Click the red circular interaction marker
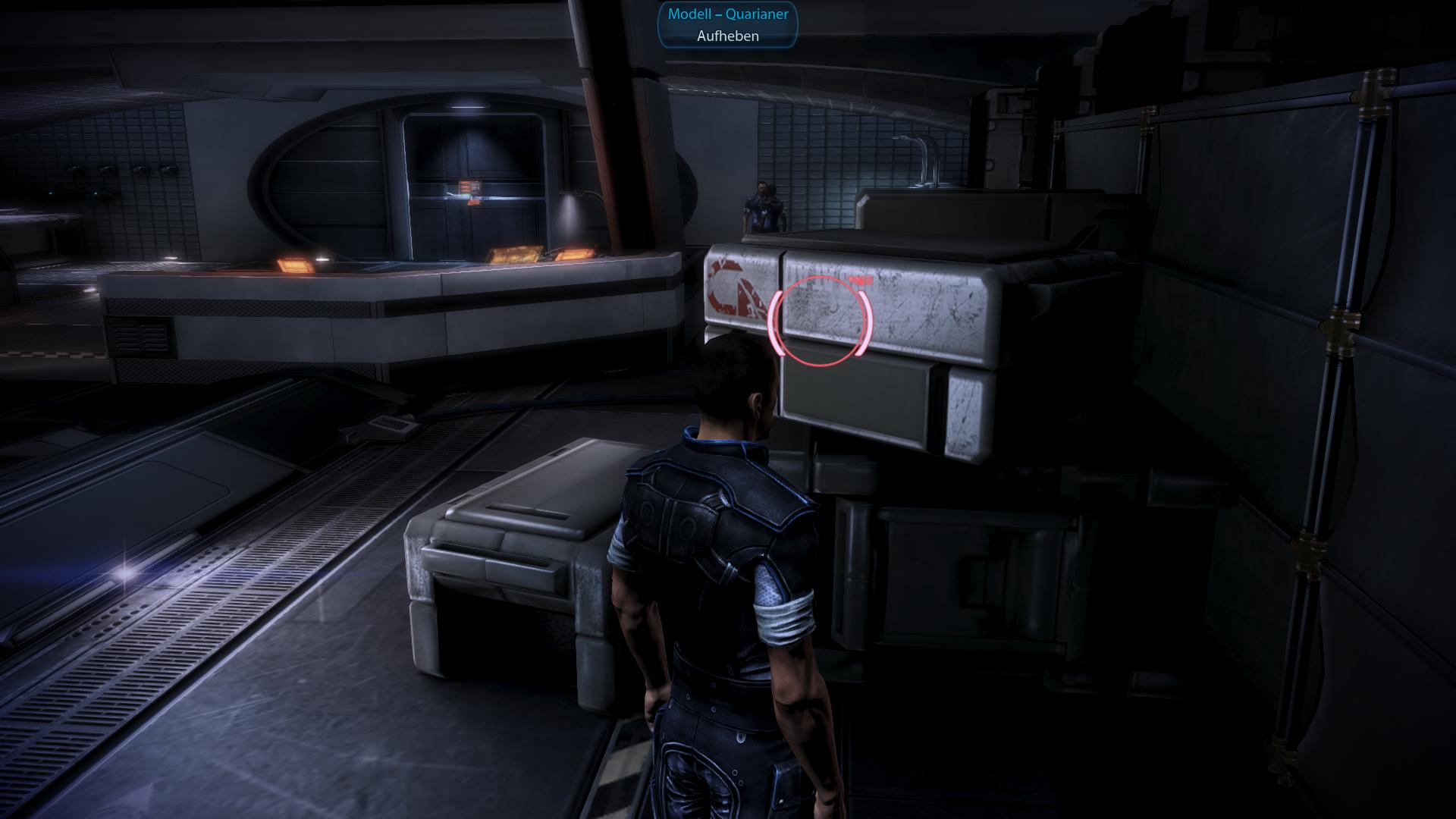Screen dimensions: 1456x819 point(820,319)
